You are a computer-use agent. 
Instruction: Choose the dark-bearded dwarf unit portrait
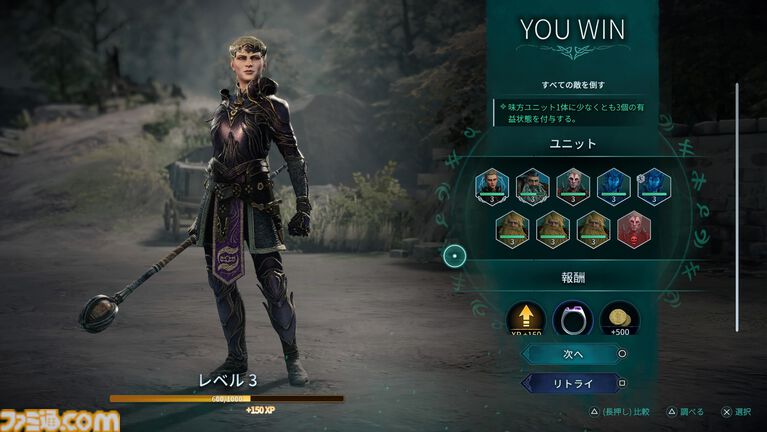coord(533,185)
